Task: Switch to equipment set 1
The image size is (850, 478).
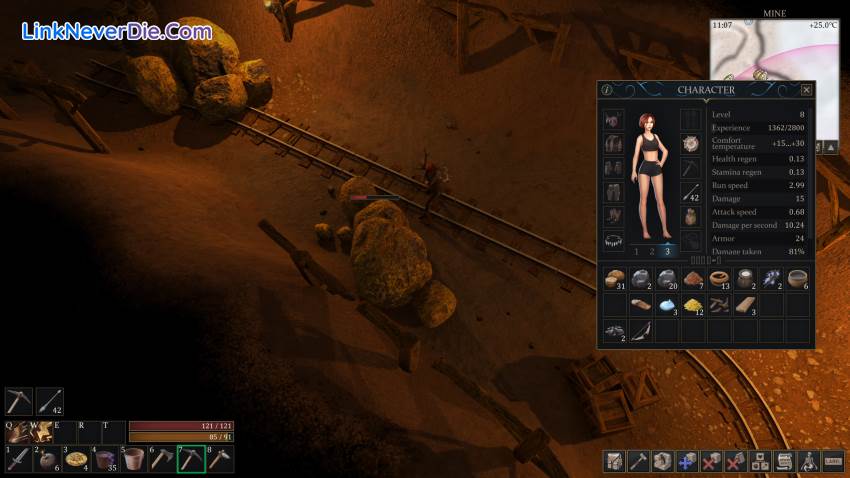Action: pyautogui.click(x=636, y=251)
